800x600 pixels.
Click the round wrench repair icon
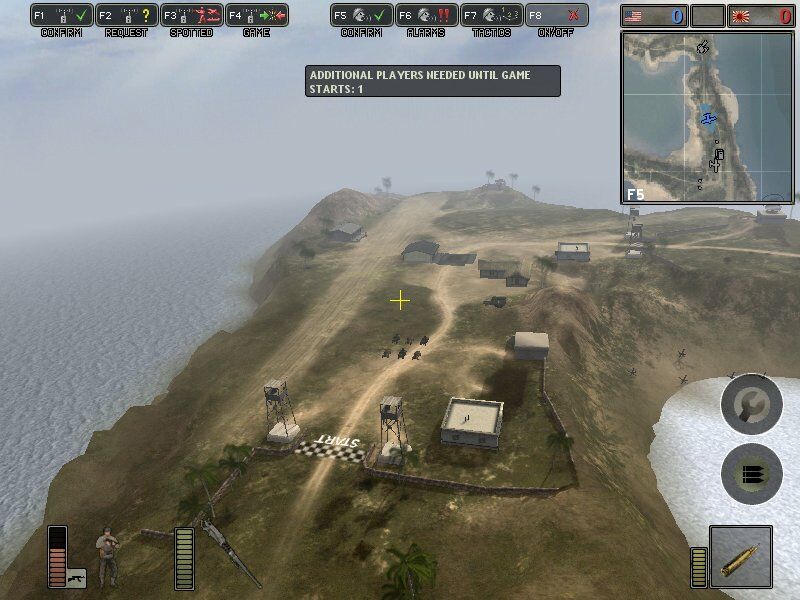tap(751, 404)
